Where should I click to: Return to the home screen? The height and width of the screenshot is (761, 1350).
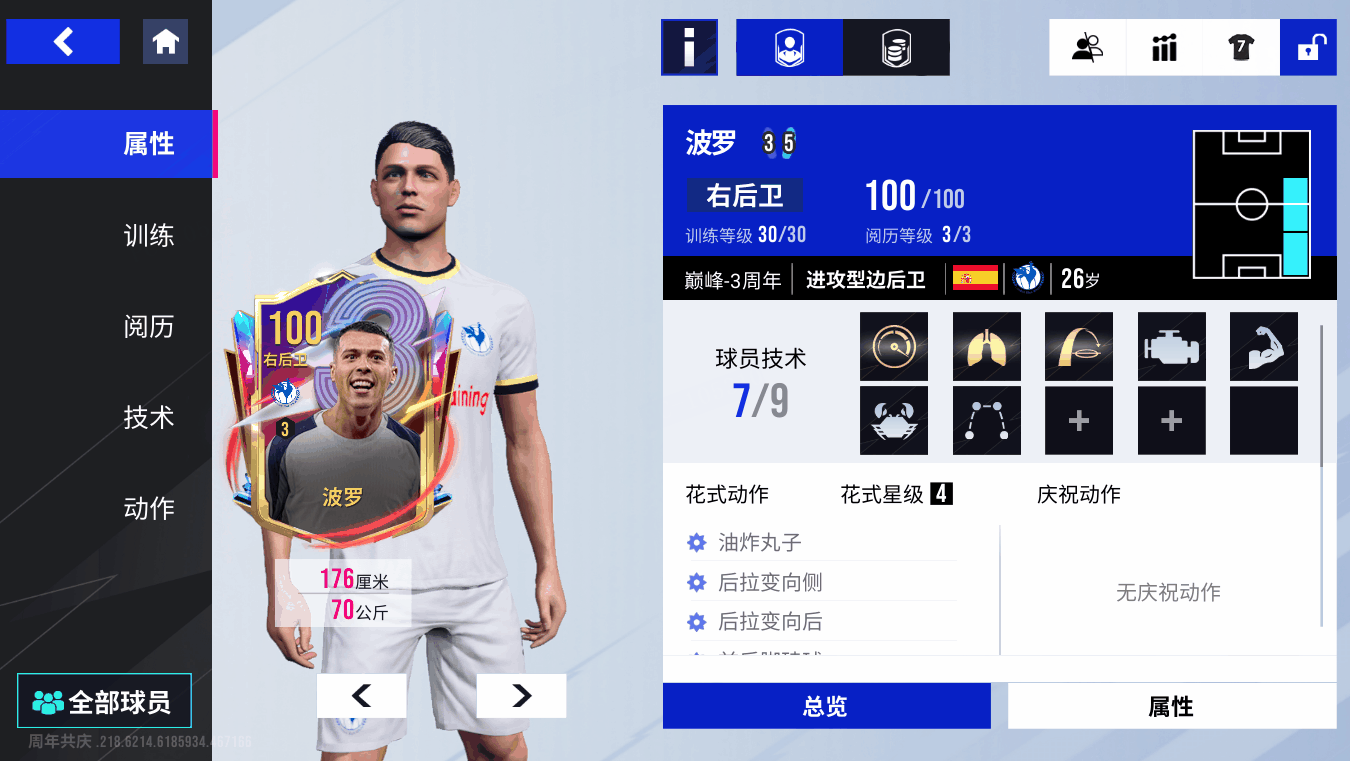point(165,42)
